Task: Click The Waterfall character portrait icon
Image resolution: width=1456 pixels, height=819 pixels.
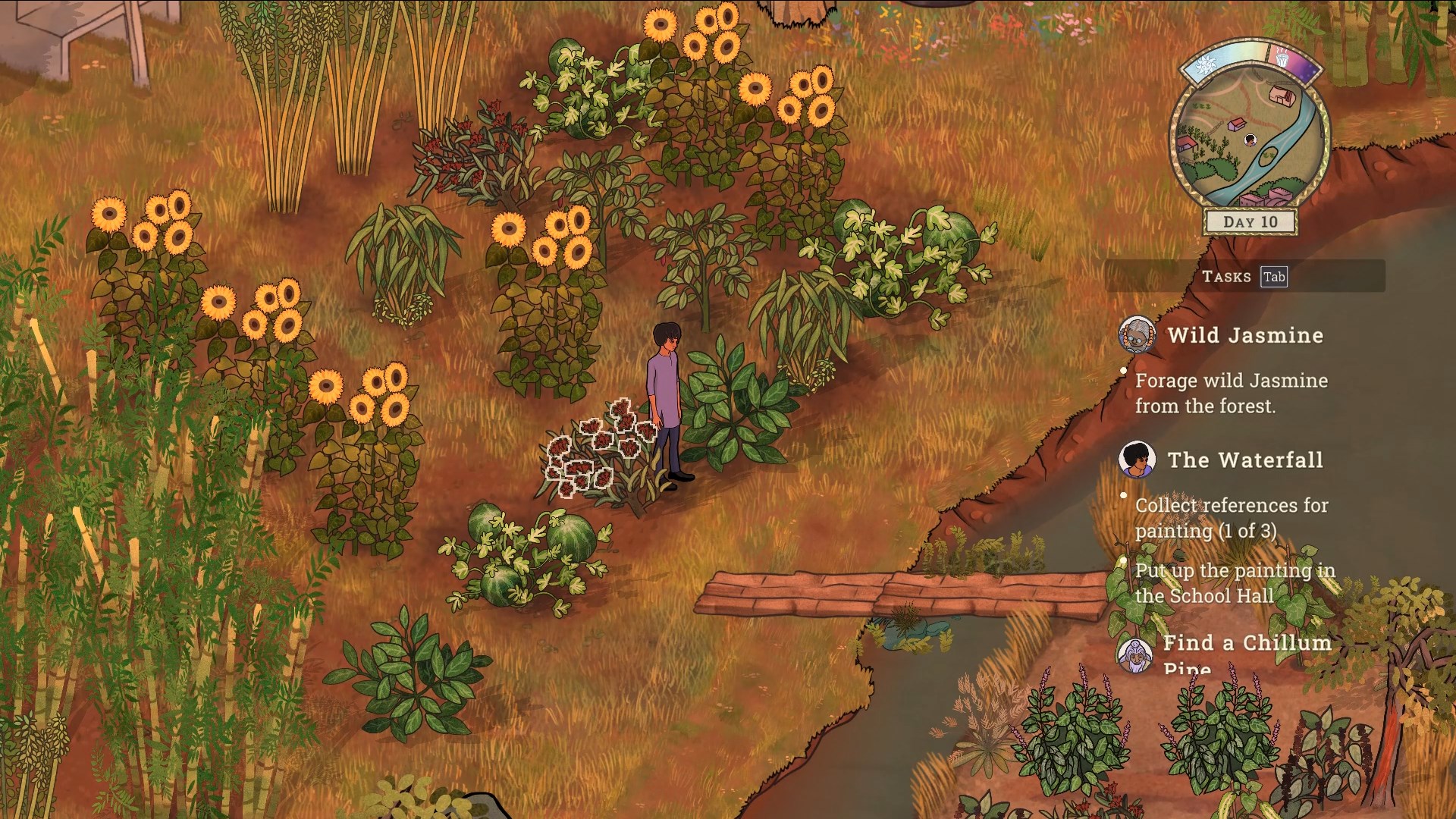Action: click(1137, 460)
